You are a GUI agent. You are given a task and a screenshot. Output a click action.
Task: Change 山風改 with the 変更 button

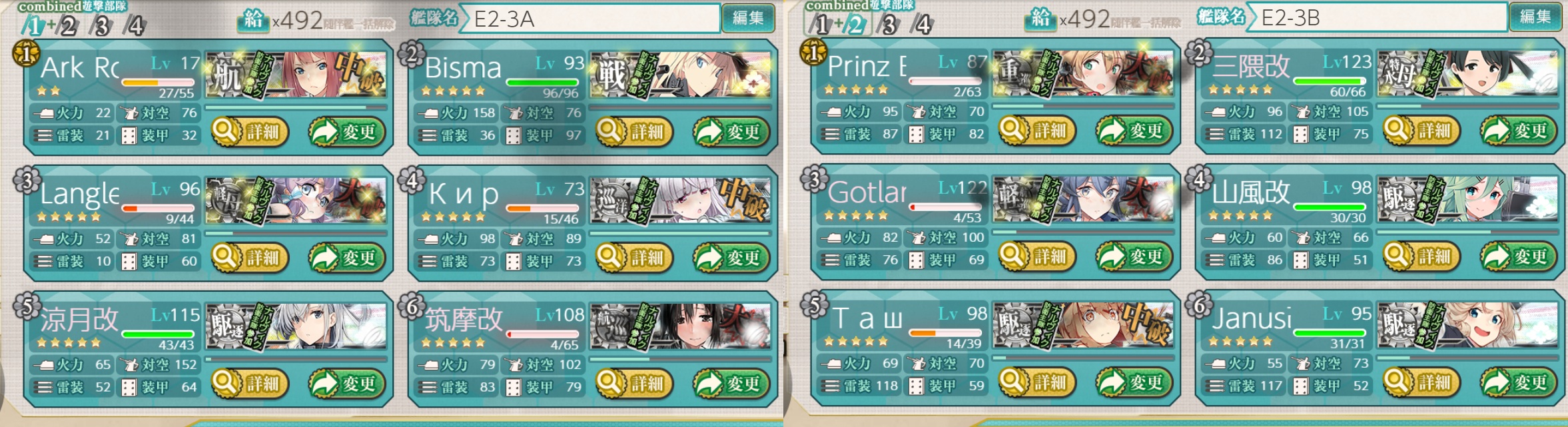pos(1518,256)
